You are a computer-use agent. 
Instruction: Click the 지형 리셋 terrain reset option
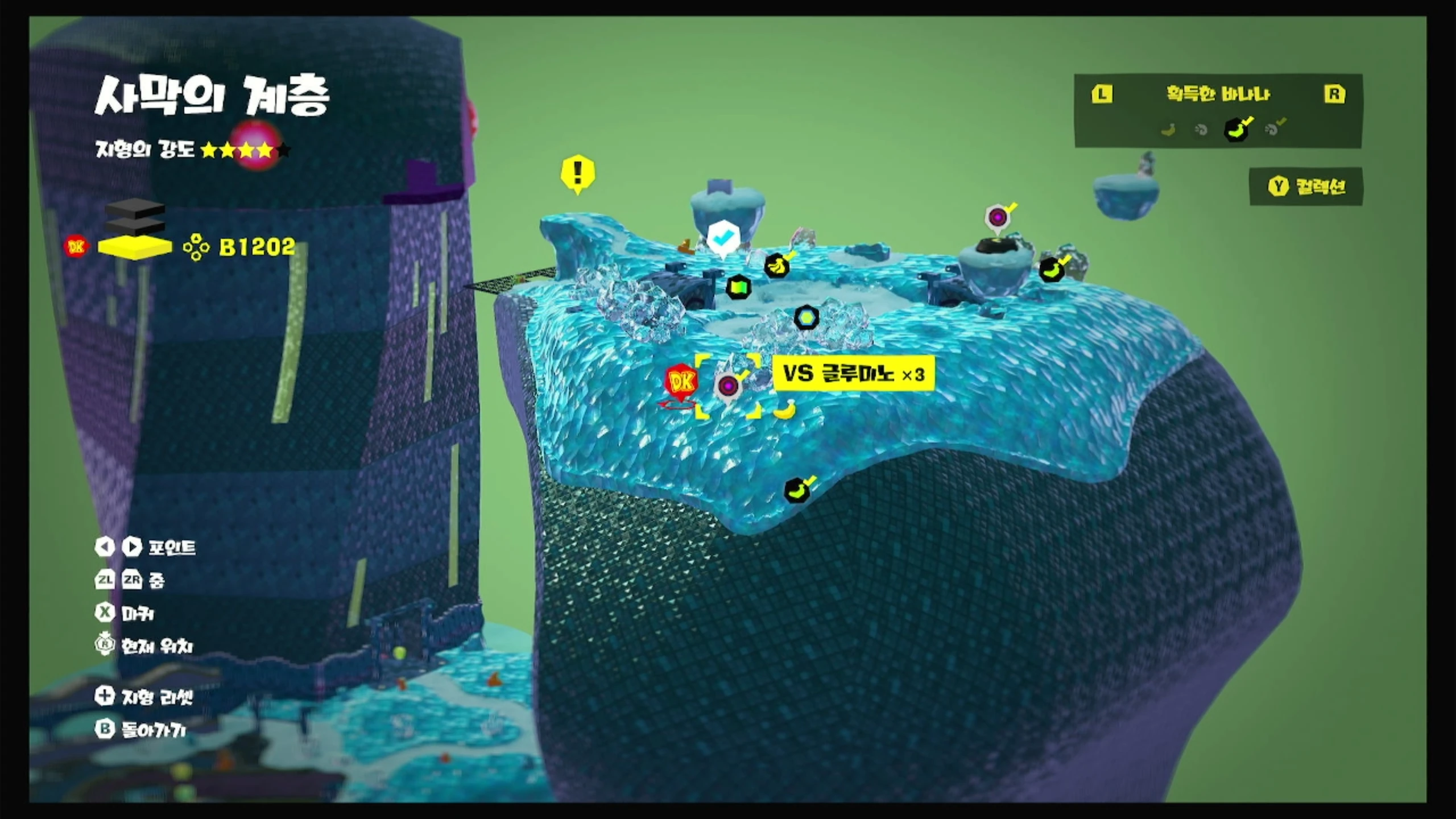(x=146, y=696)
